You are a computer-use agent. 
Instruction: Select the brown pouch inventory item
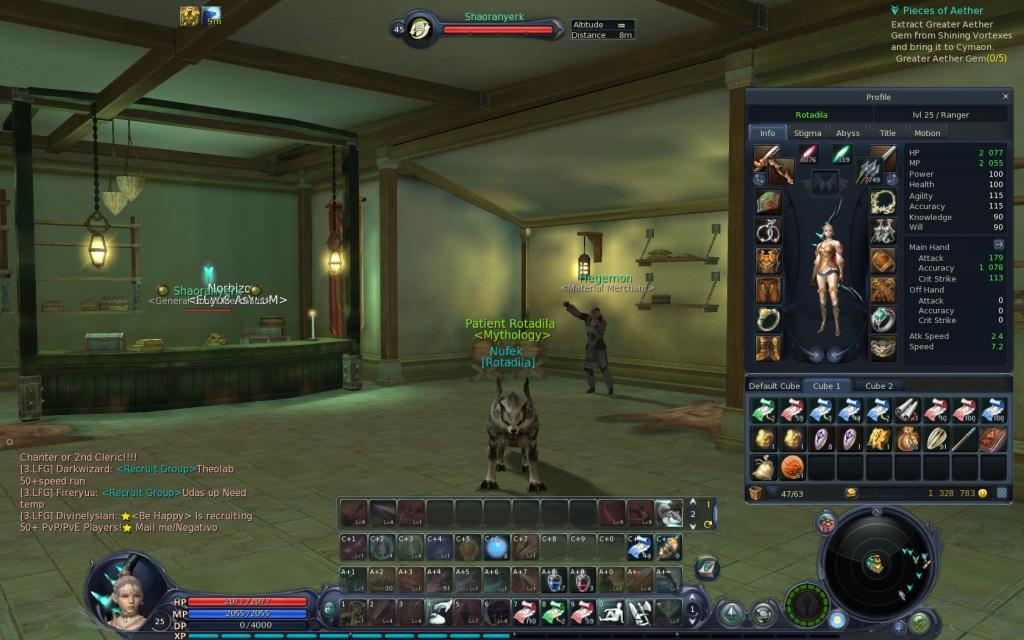(x=908, y=438)
